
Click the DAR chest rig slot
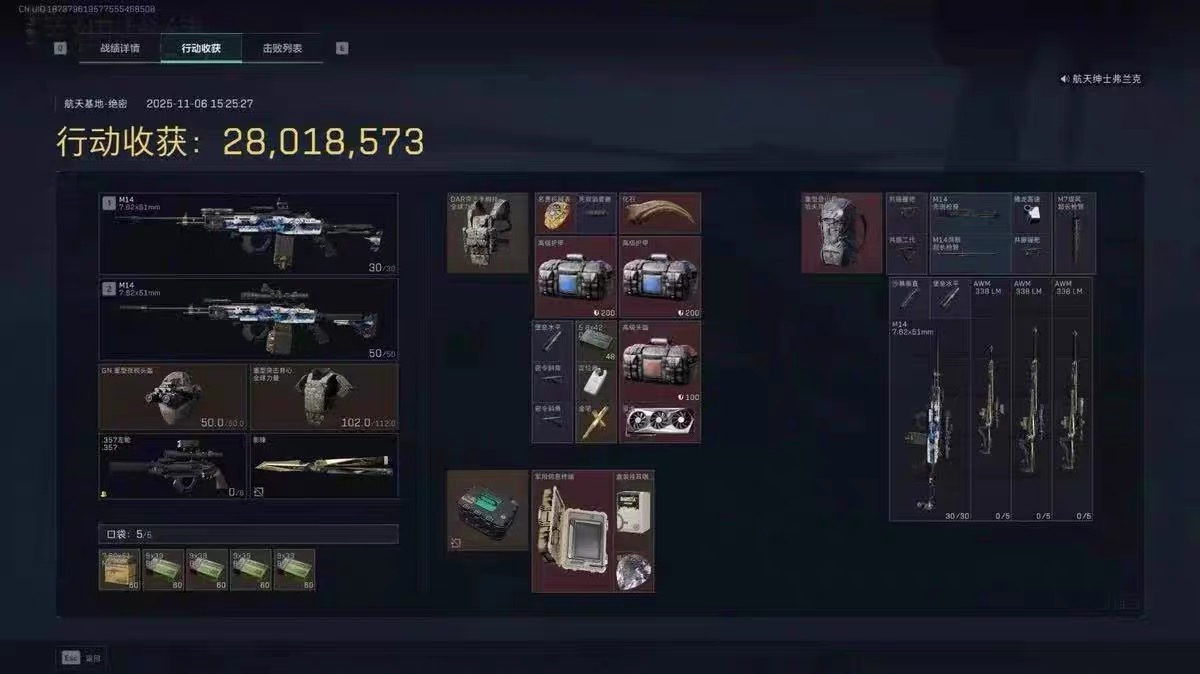pos(487,233)
